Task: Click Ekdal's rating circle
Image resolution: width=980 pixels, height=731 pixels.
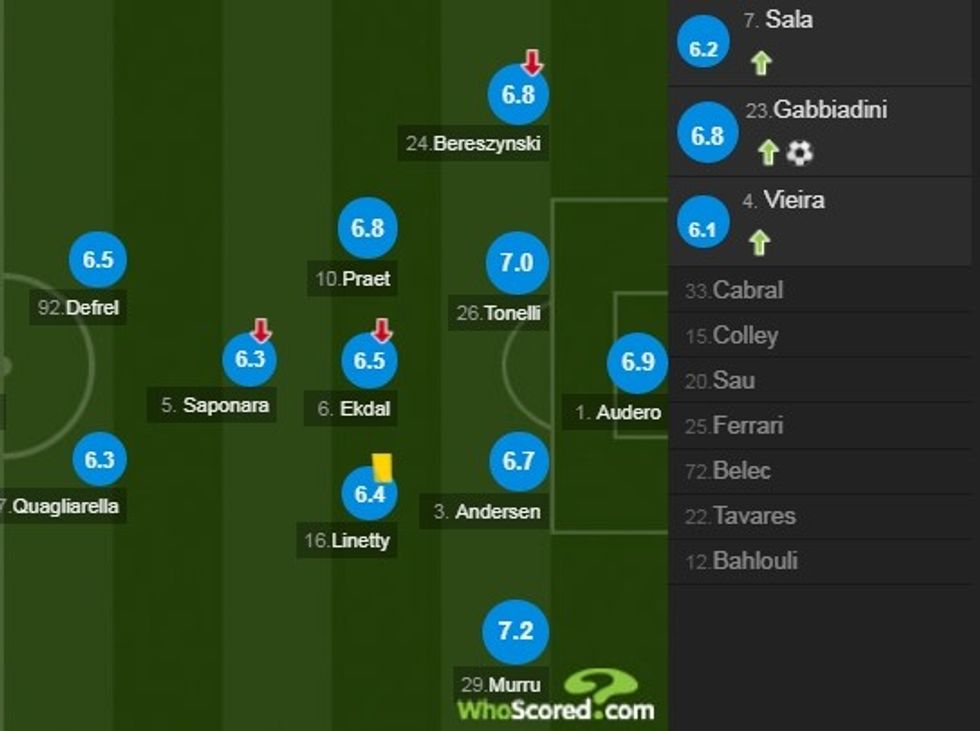Action: pos(369,360)
